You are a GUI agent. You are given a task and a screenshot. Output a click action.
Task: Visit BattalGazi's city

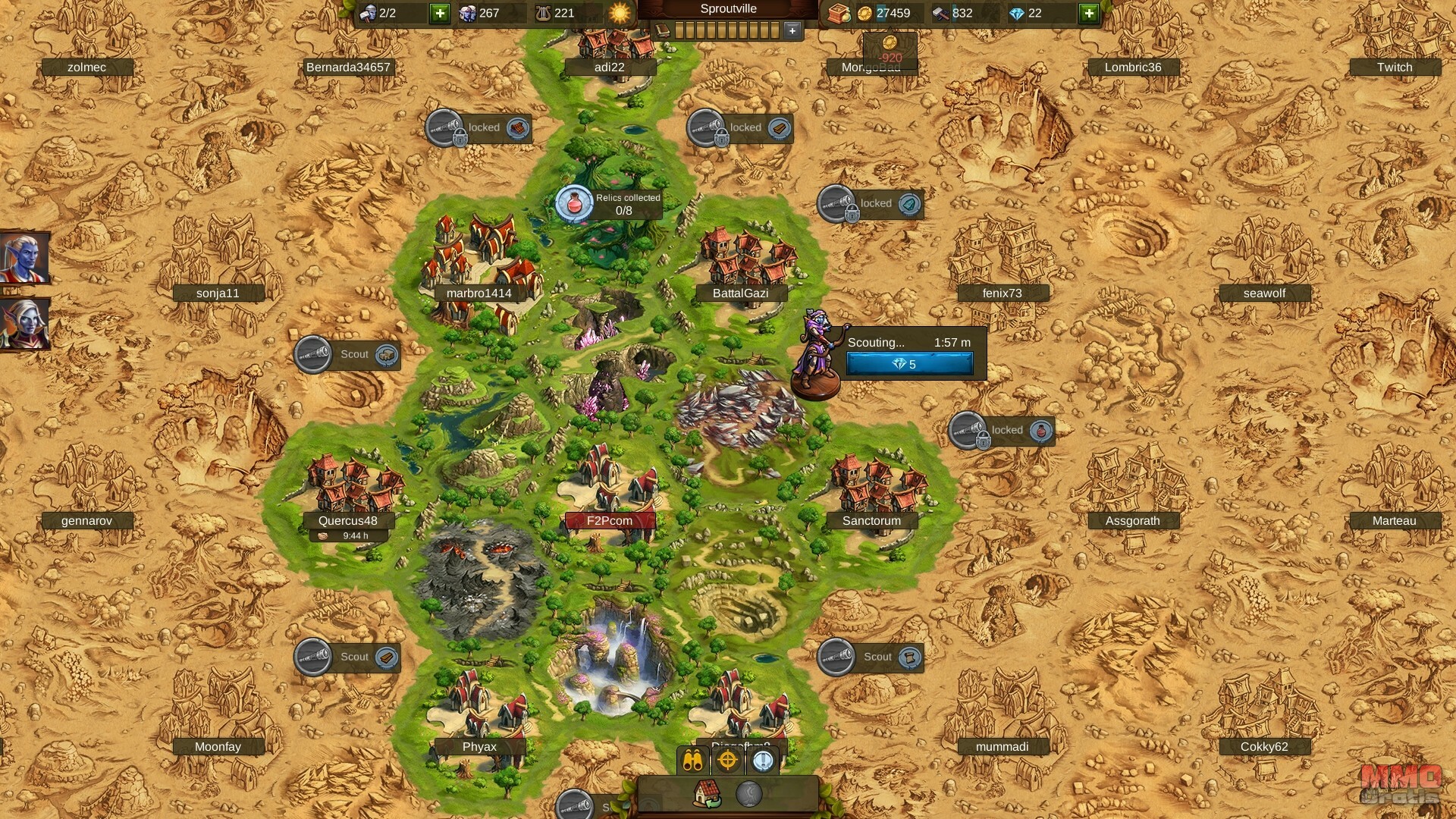[740, 293]
